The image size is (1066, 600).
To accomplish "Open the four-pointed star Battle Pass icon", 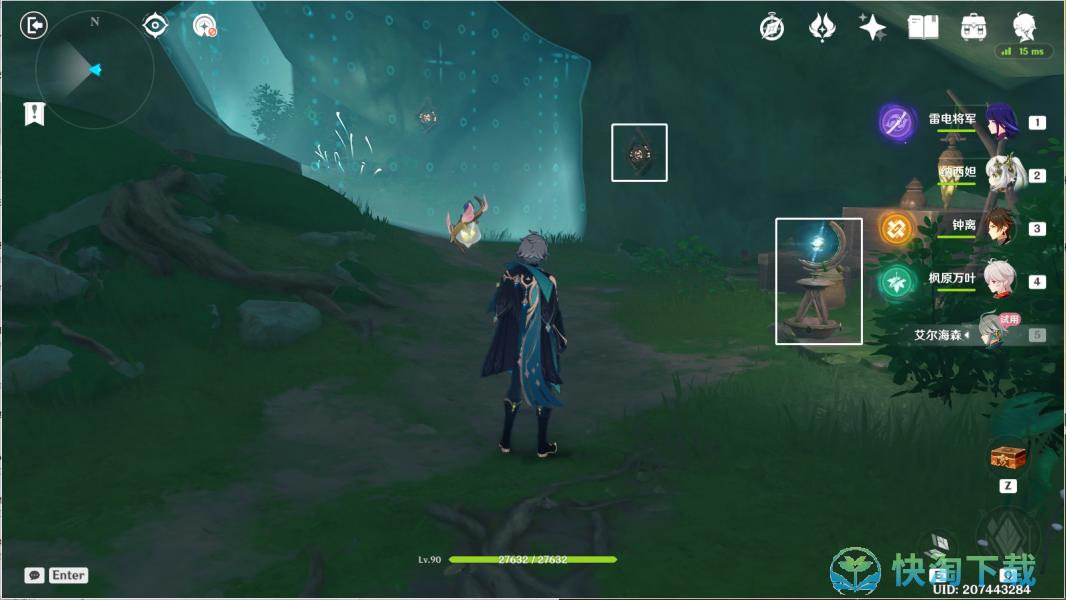I will (872, 27).
